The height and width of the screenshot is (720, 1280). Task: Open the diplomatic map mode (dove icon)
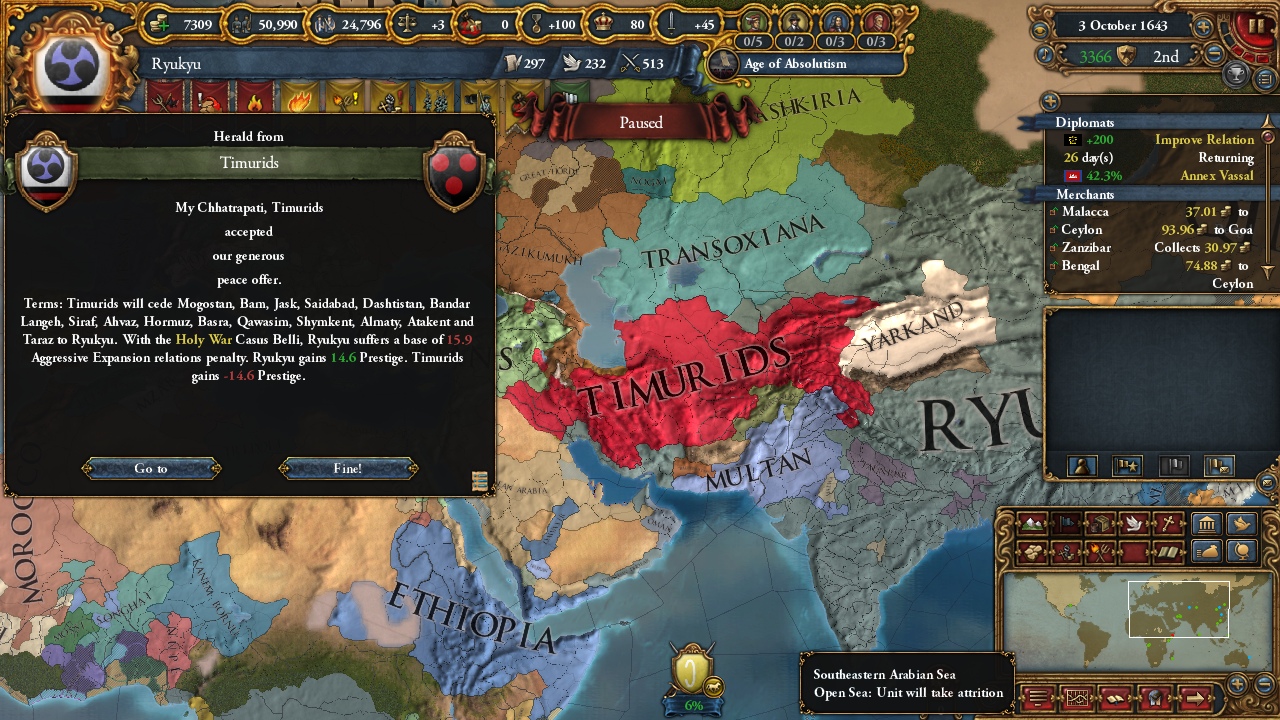tap(1133, 524)
